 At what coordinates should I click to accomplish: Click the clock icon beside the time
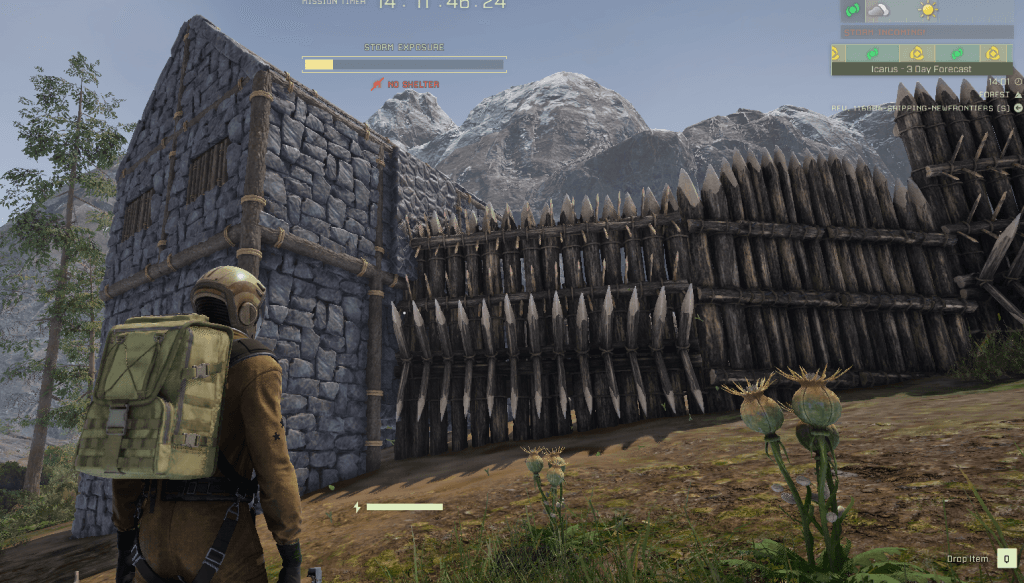click(x=1017, y=82)
